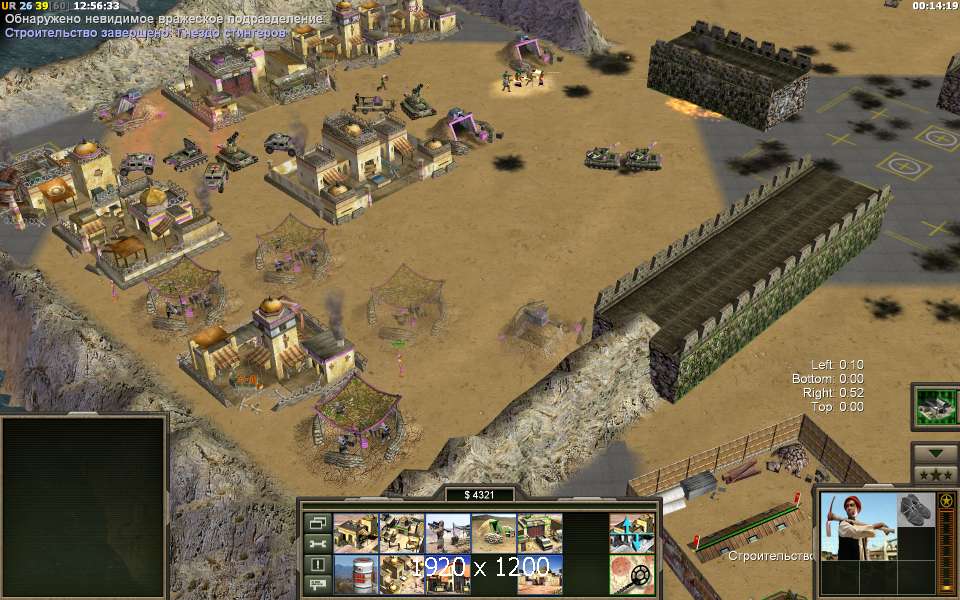This screenshot has width=960, height=600.
Task: Toggle the blue arrows structure-swap button
Action: [631, 533]
